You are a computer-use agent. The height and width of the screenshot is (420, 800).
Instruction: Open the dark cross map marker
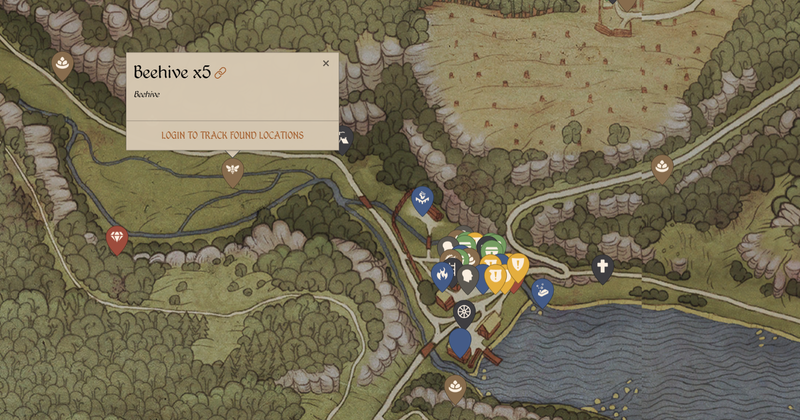pos(602,266)
